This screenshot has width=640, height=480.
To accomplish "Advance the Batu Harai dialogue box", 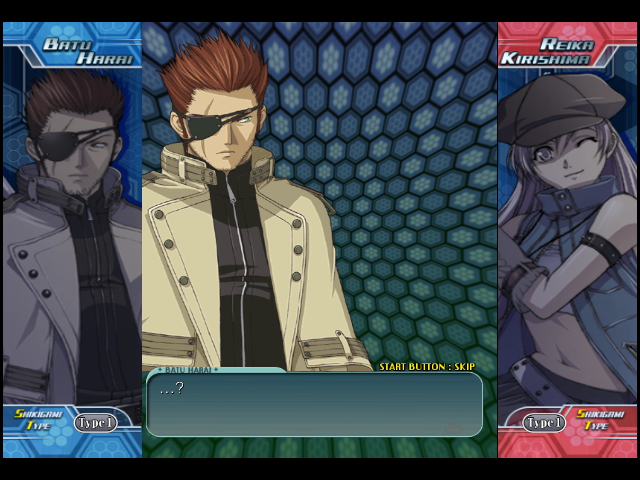I will coord(314,404).
